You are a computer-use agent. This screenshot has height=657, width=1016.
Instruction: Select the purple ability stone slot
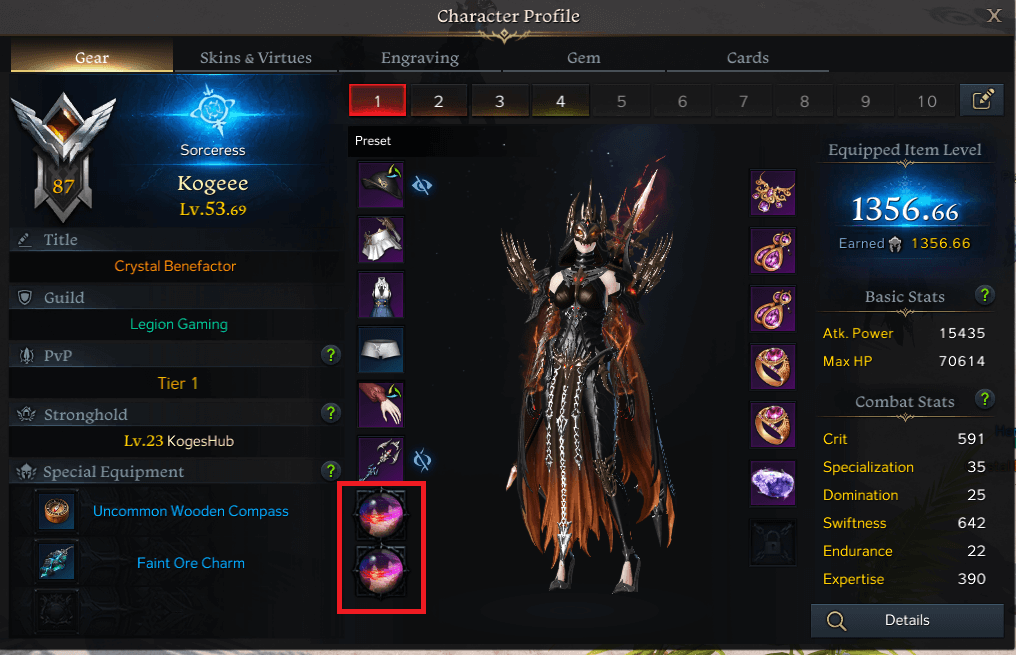coord(773,483)
